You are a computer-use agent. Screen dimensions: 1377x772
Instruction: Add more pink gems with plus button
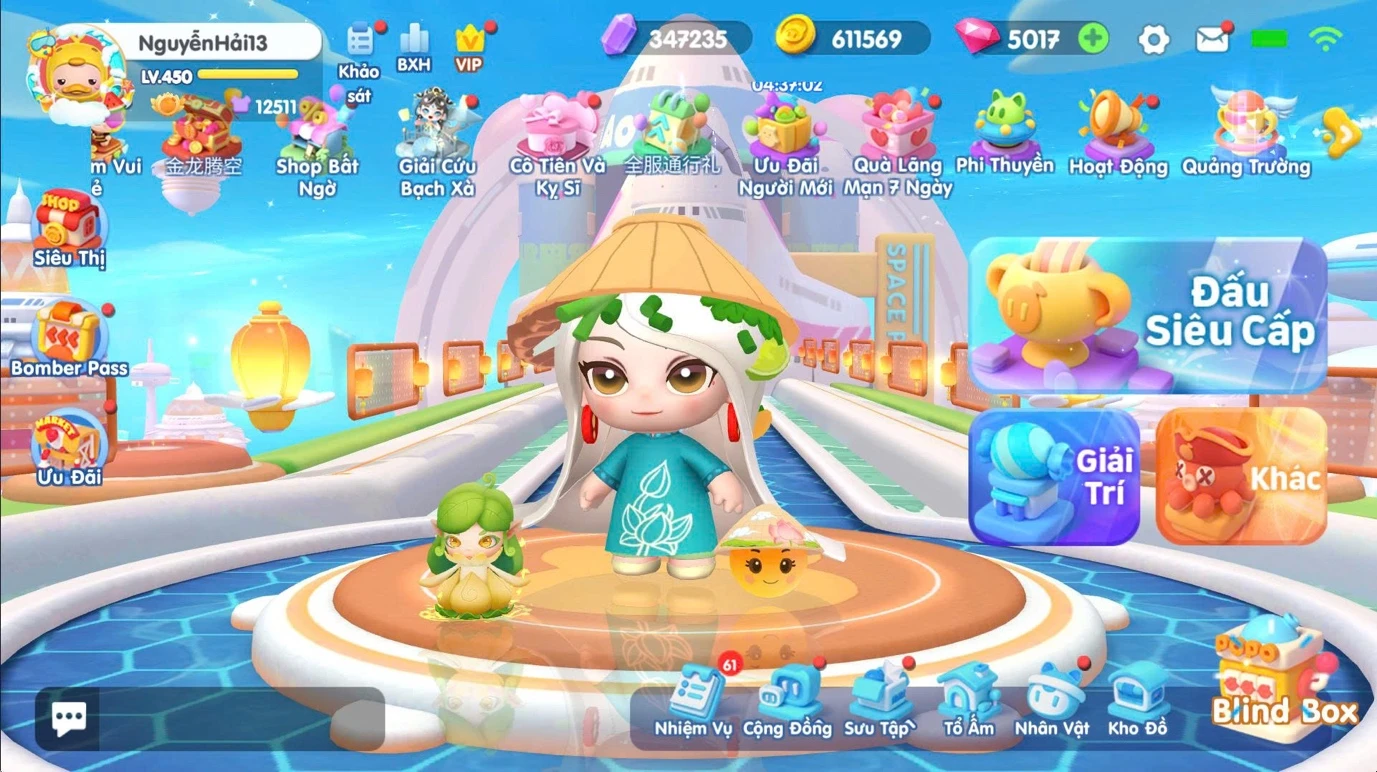(x=1093, y=39)
